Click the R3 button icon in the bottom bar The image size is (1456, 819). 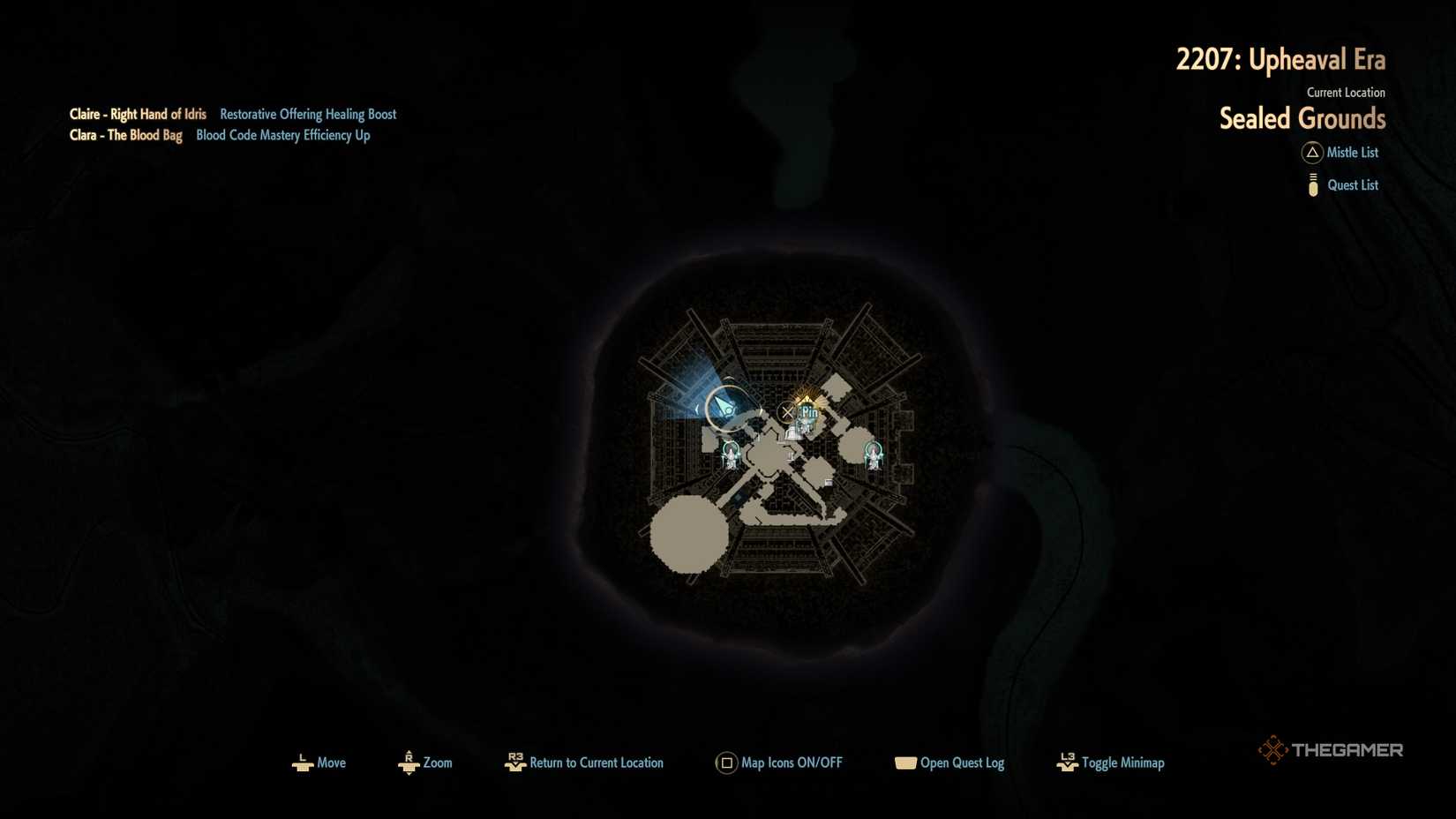(x=516, y=763)
